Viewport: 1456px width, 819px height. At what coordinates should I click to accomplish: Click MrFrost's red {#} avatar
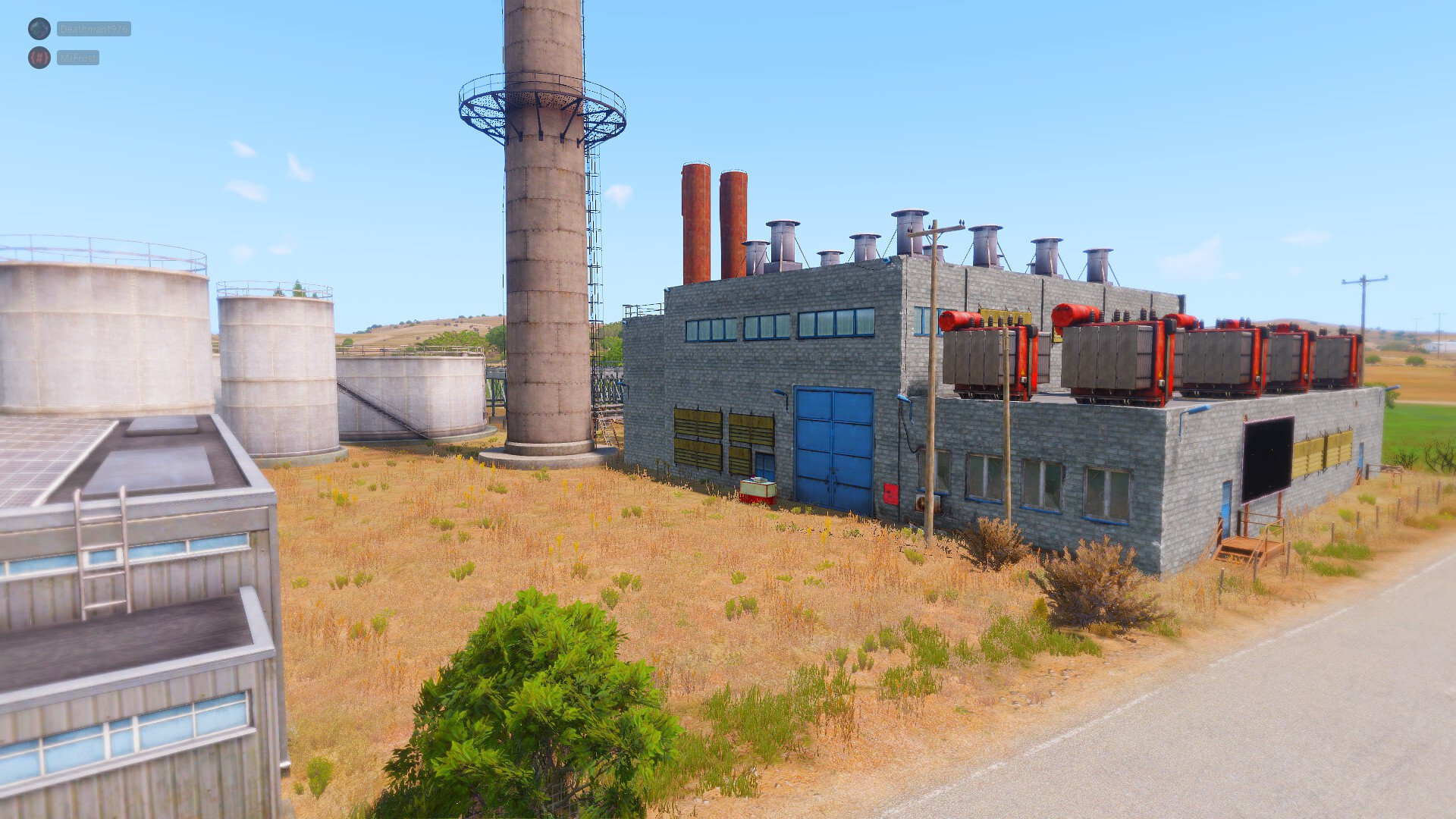[x=39, y=58]
